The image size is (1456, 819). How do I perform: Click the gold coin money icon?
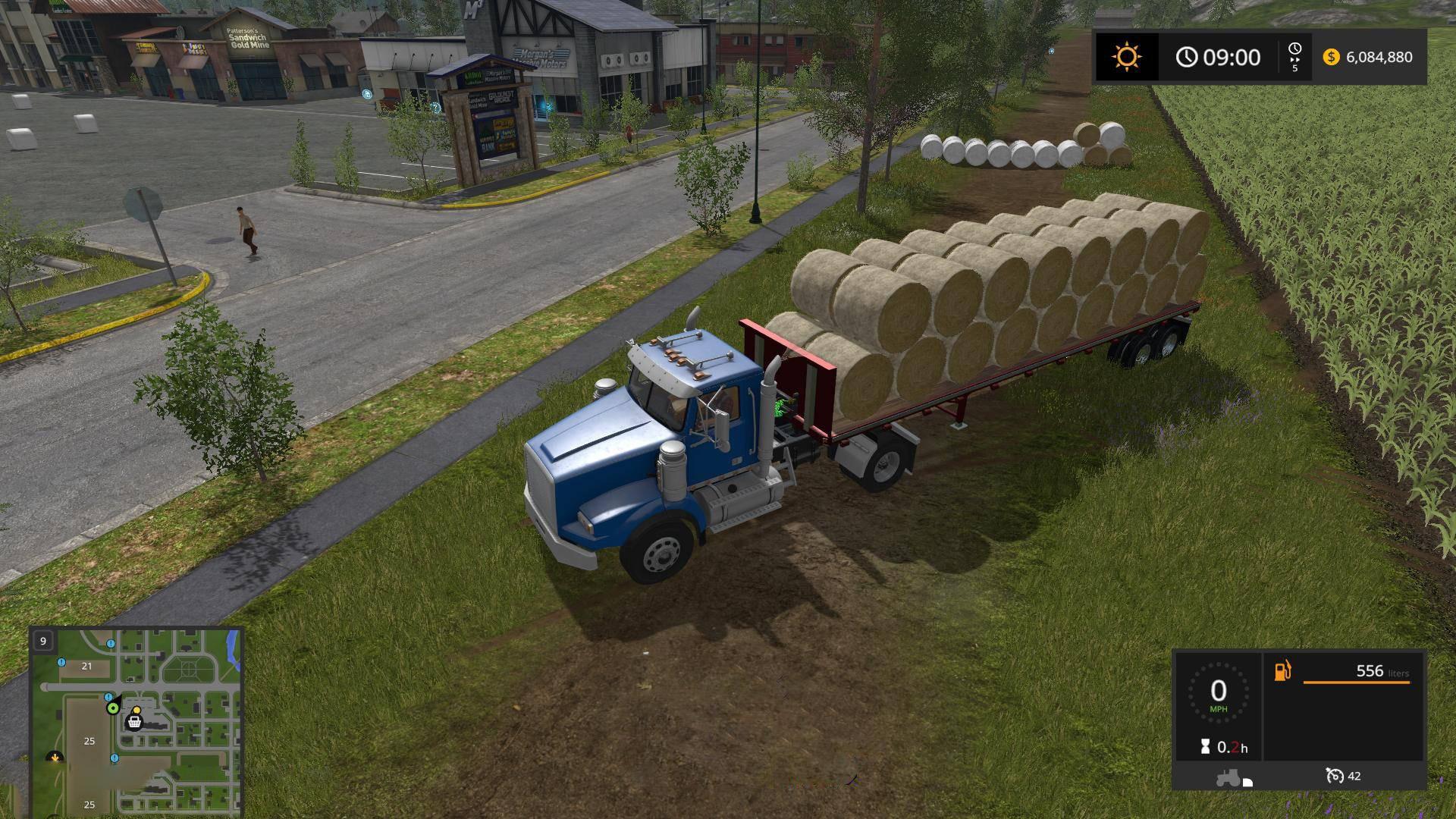click(x=1331, y=57)
